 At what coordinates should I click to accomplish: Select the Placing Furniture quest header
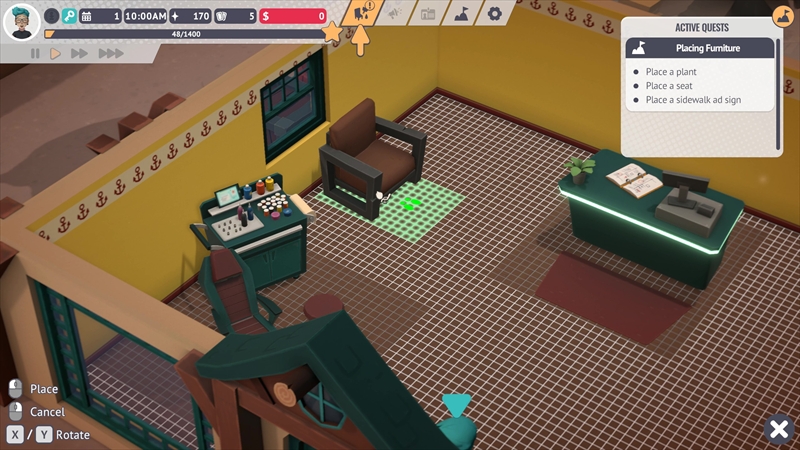click(700, 48)
